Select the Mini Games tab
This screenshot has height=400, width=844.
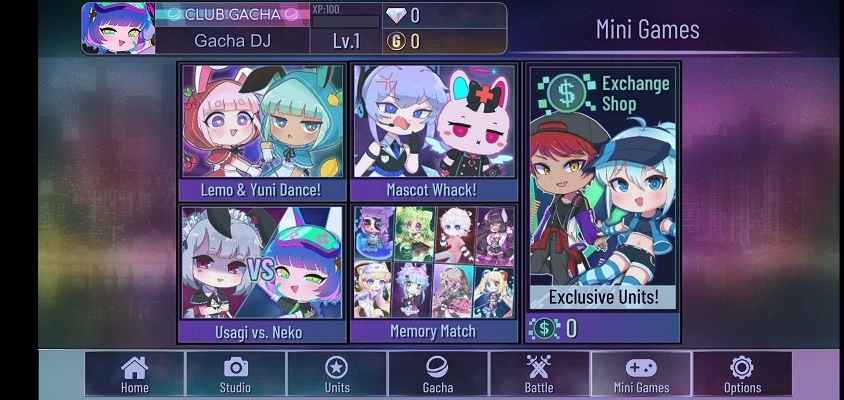point(641,374)
